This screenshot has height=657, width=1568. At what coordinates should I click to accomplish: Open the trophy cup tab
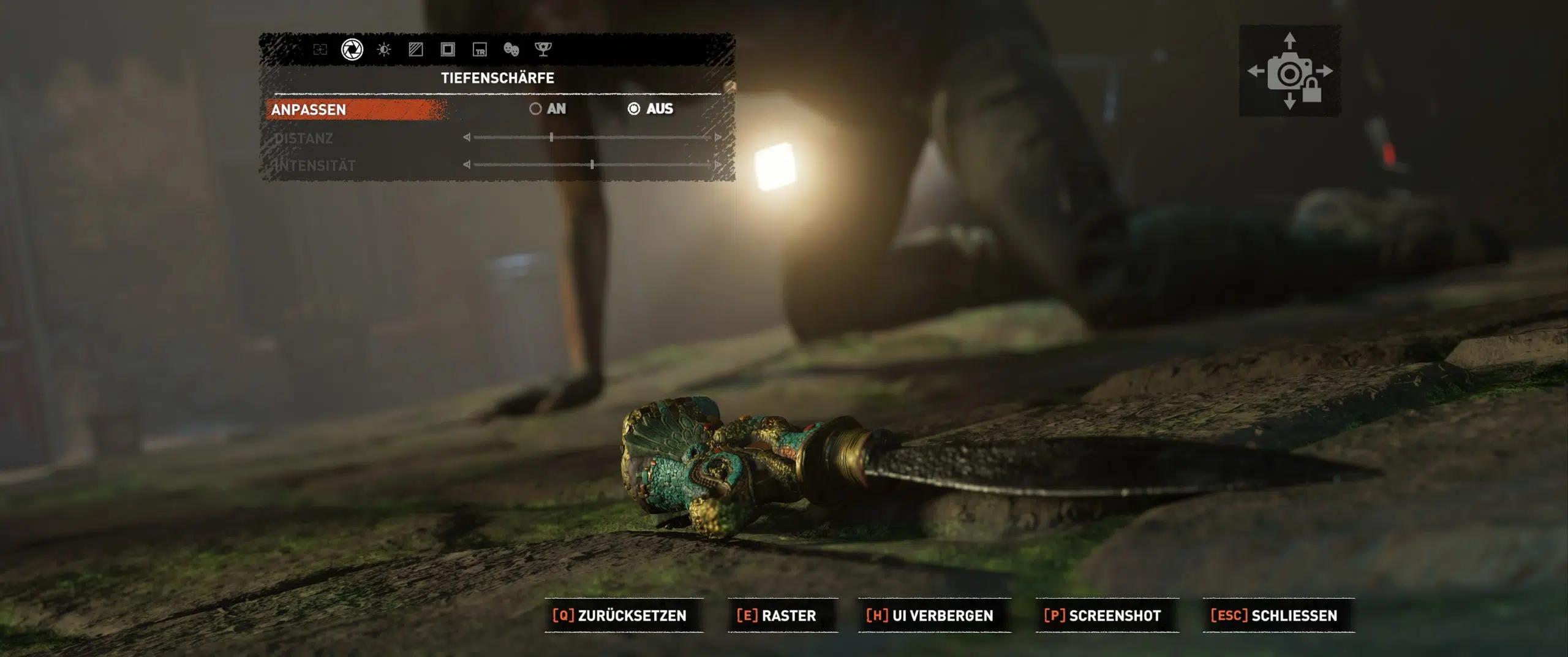[543, 50]
